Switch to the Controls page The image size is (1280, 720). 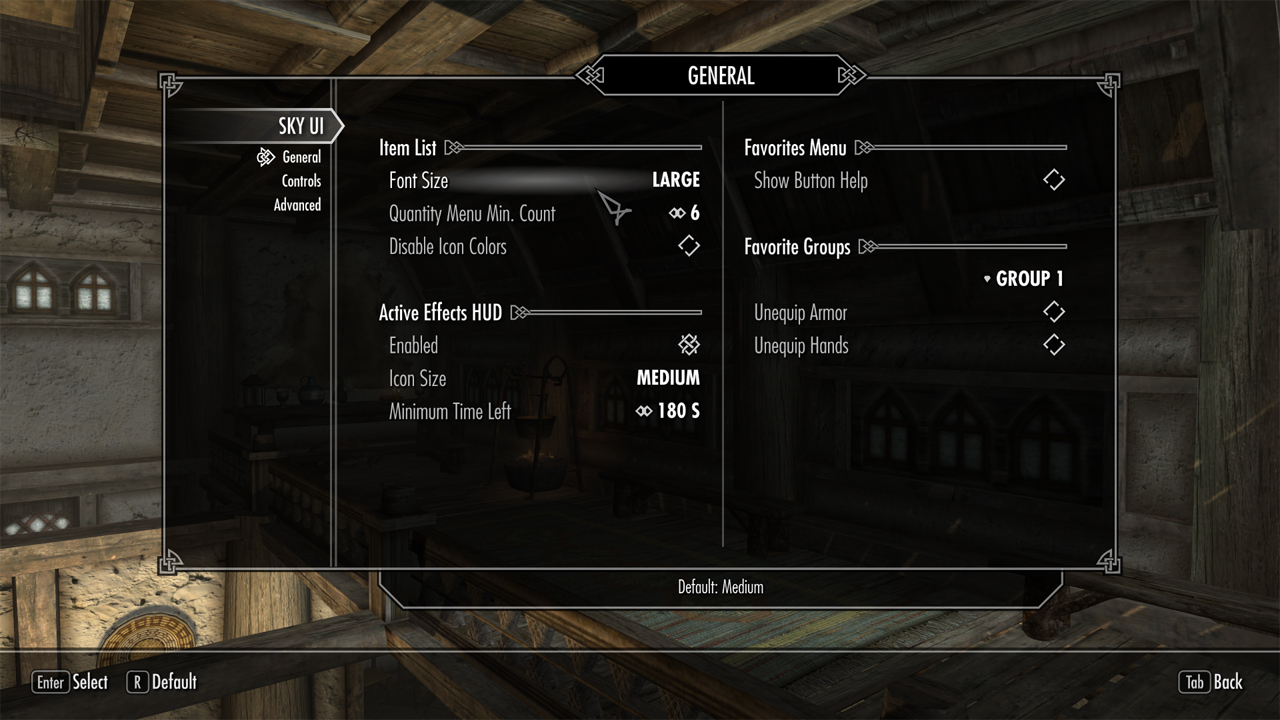point(301,181)
